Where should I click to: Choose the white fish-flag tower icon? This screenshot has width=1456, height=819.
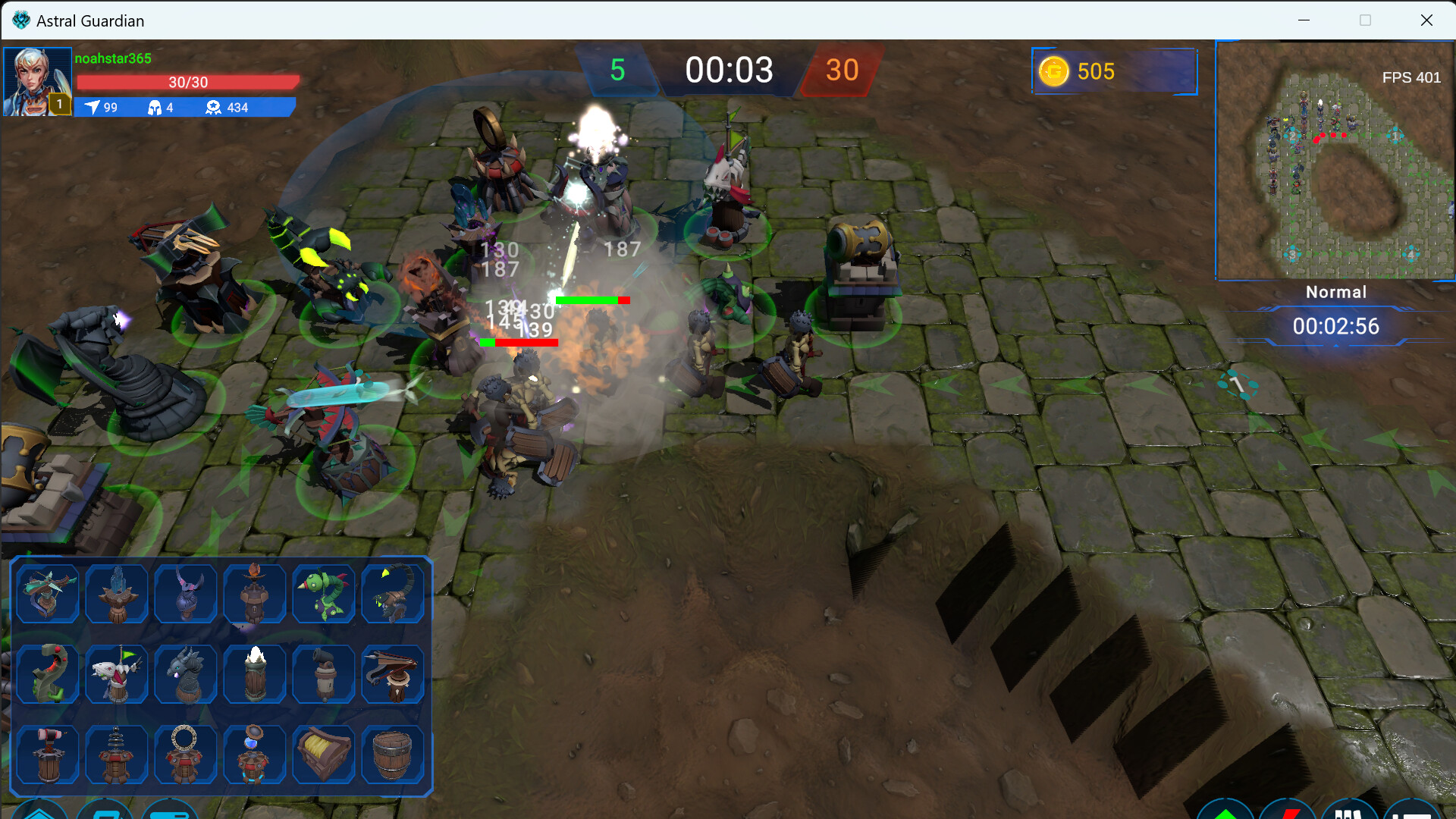pyautogui.click(x=116, y=673)
